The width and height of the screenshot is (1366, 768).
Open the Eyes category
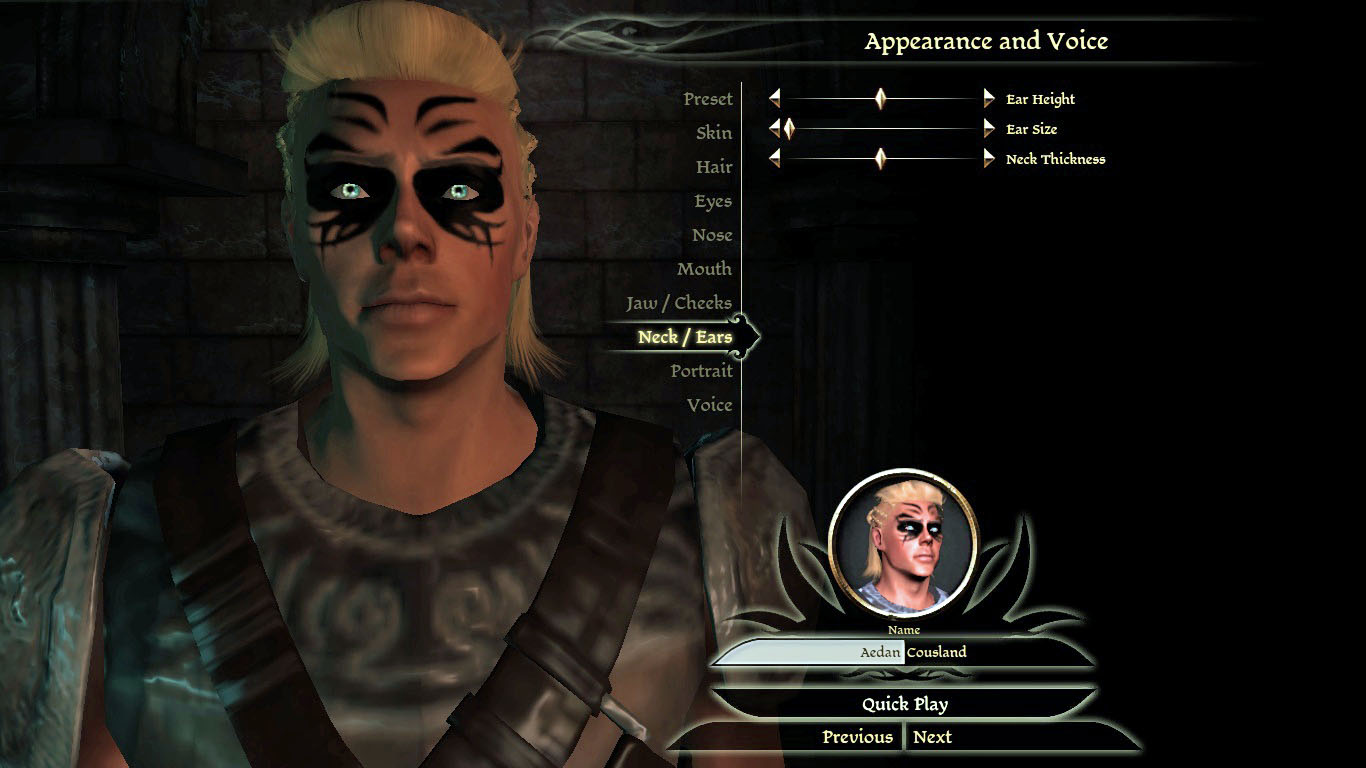(x=712, y=201)
